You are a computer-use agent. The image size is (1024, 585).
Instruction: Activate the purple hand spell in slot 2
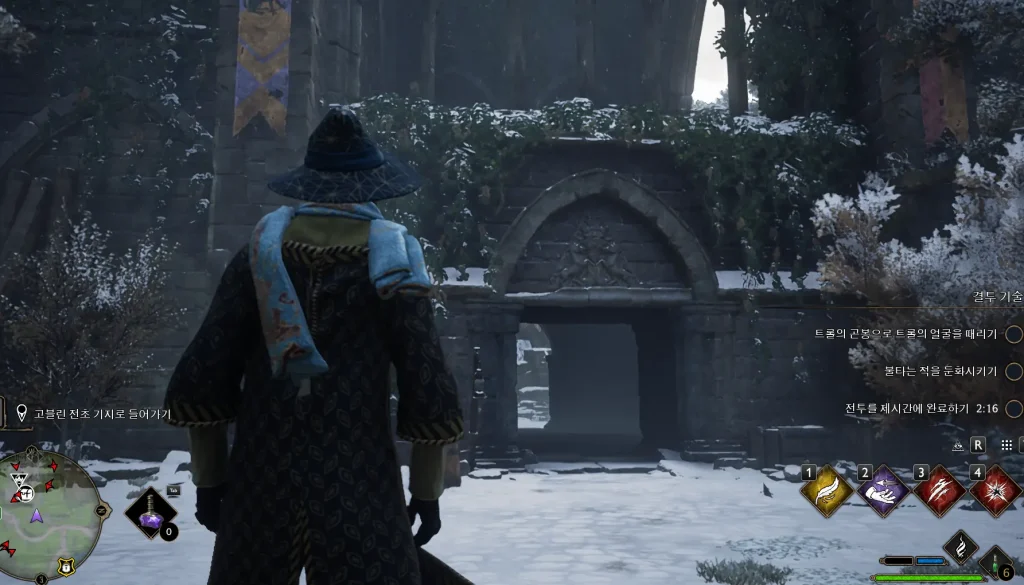883,492
